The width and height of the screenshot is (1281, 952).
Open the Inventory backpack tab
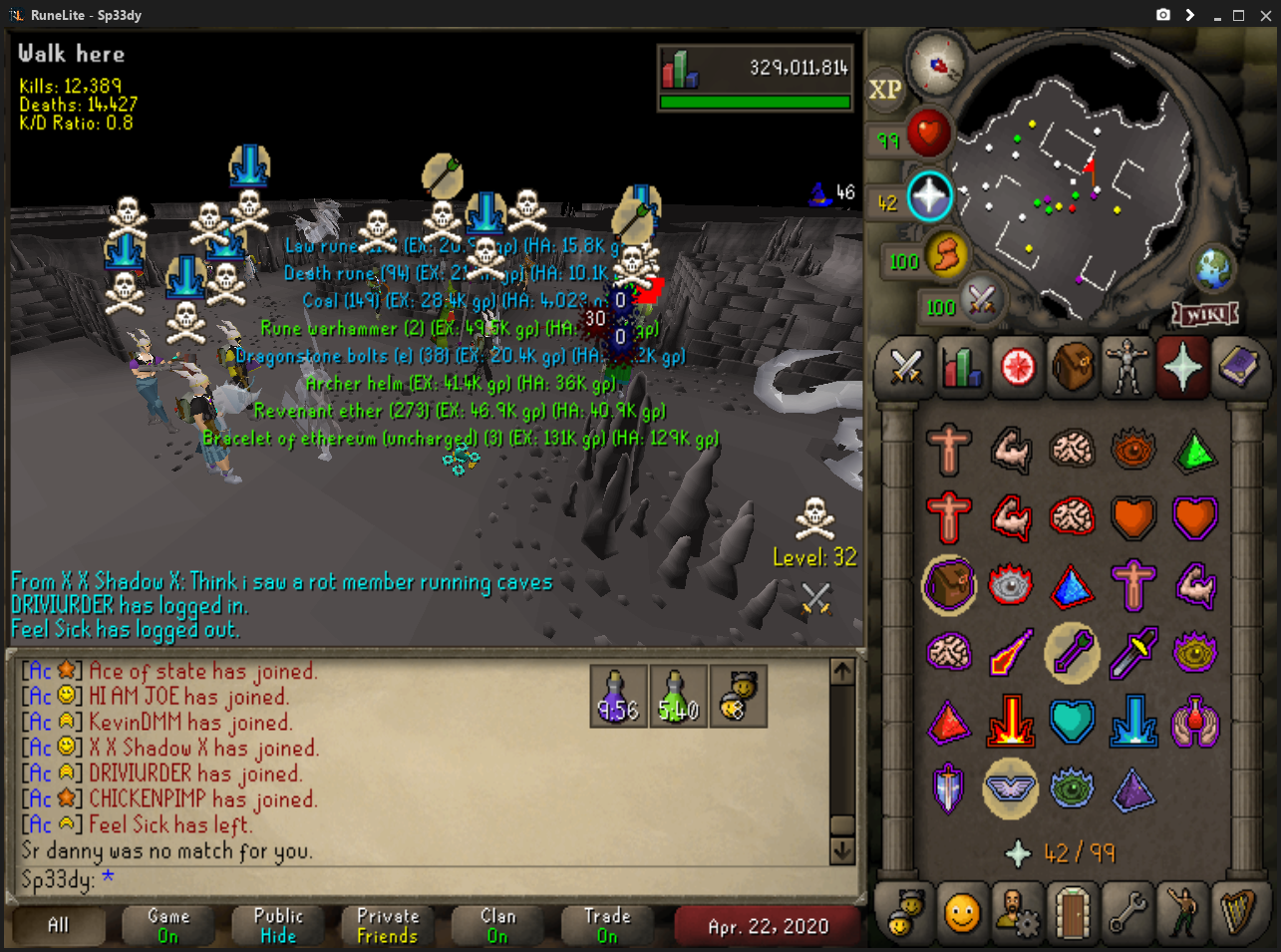click(x=1073, y=368)
